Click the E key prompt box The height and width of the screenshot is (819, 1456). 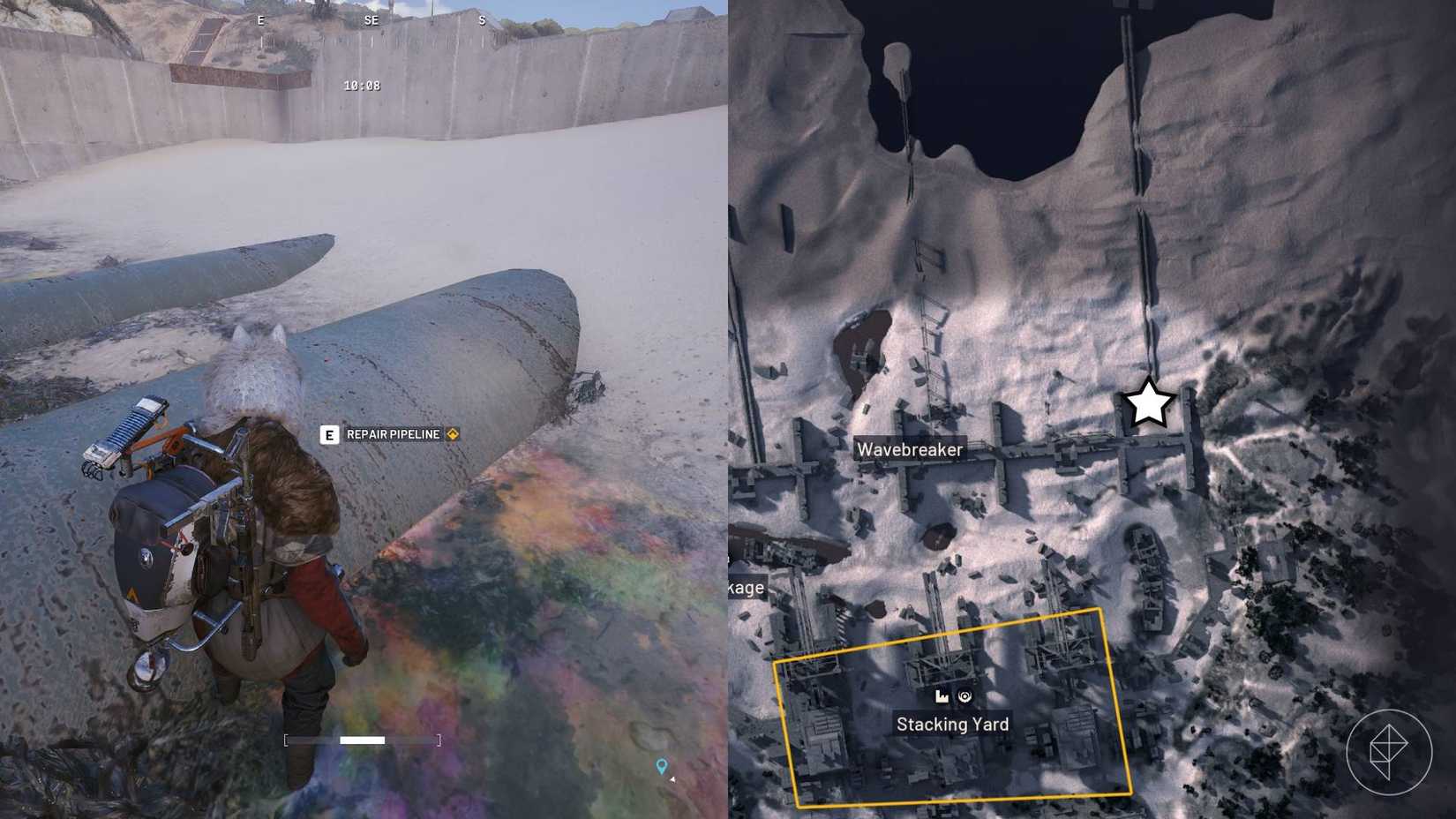tap(329, 434)
